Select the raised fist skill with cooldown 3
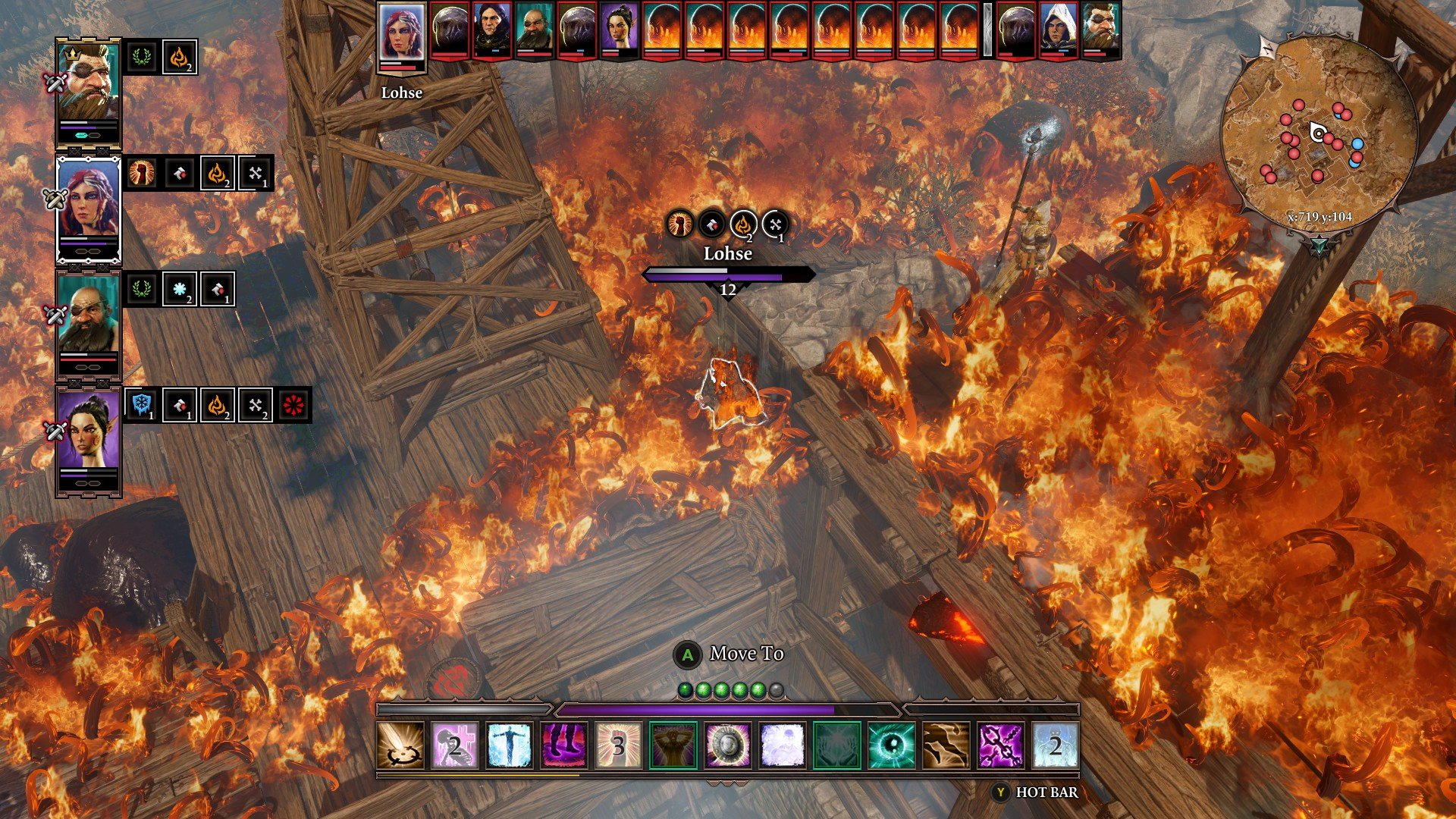This screenshot has width=1456, height=819. tap(618, 745)
